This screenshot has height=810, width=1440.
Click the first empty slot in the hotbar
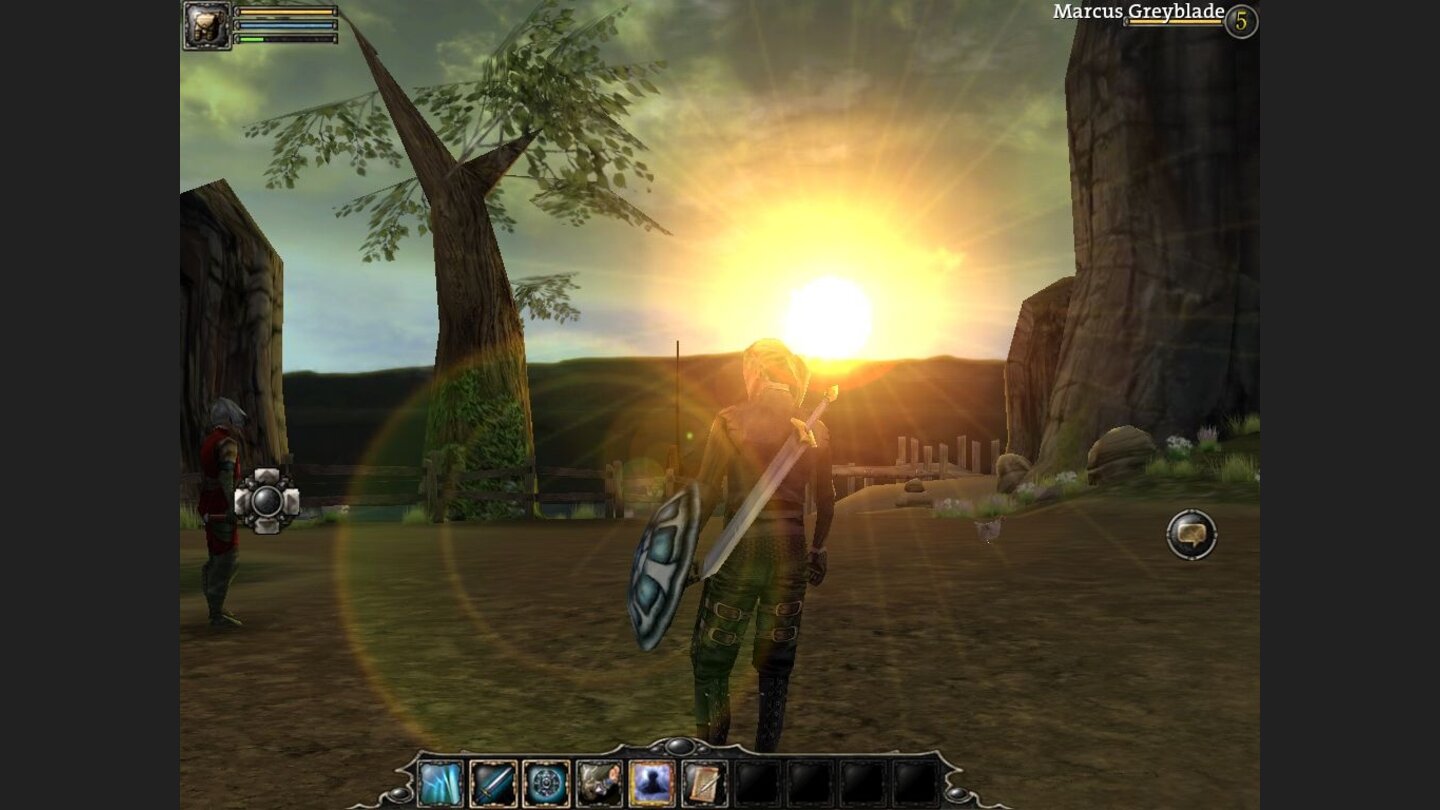pos(758,782)
